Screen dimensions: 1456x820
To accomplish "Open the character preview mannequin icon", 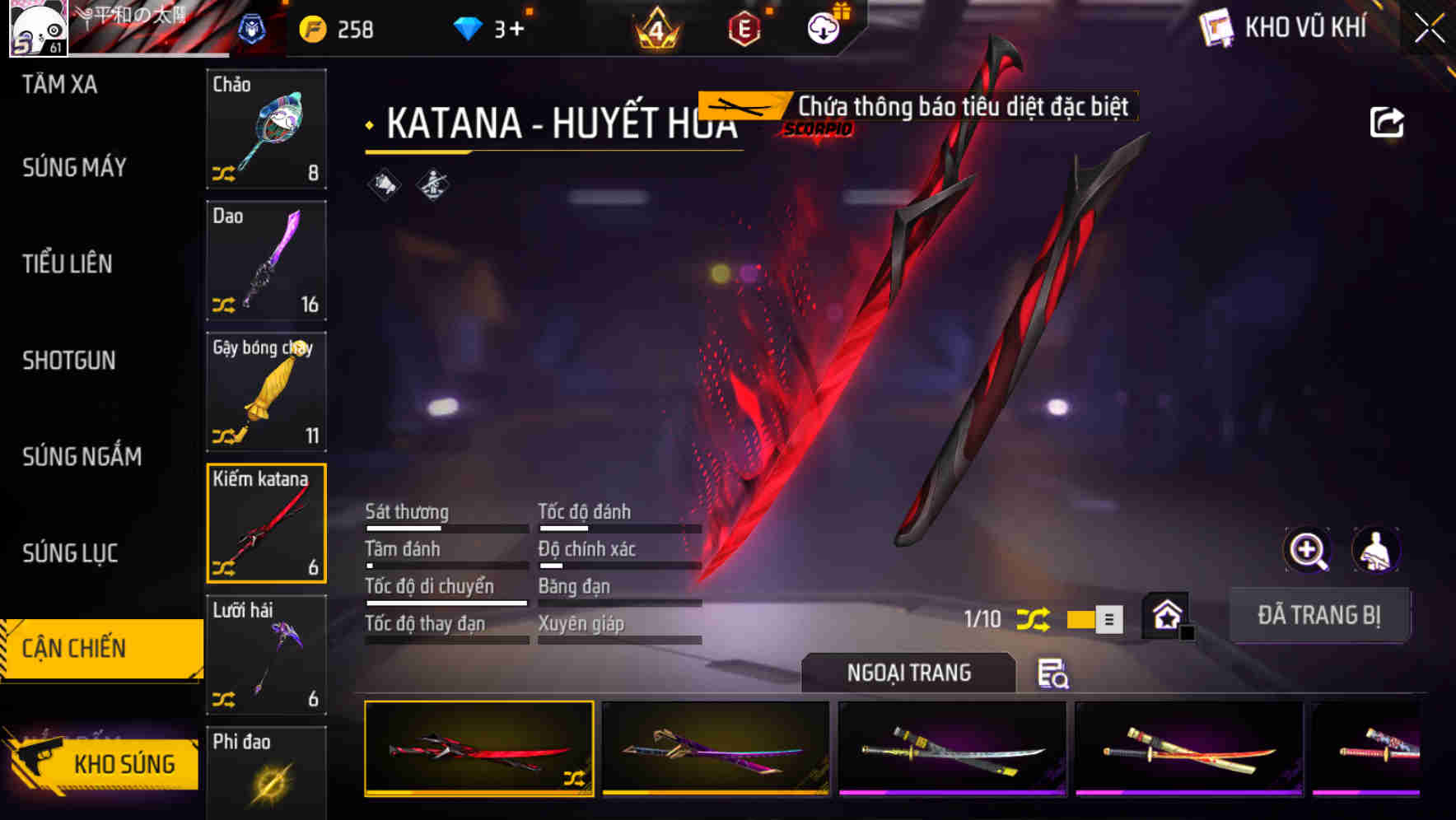I will coord(1376,550).
